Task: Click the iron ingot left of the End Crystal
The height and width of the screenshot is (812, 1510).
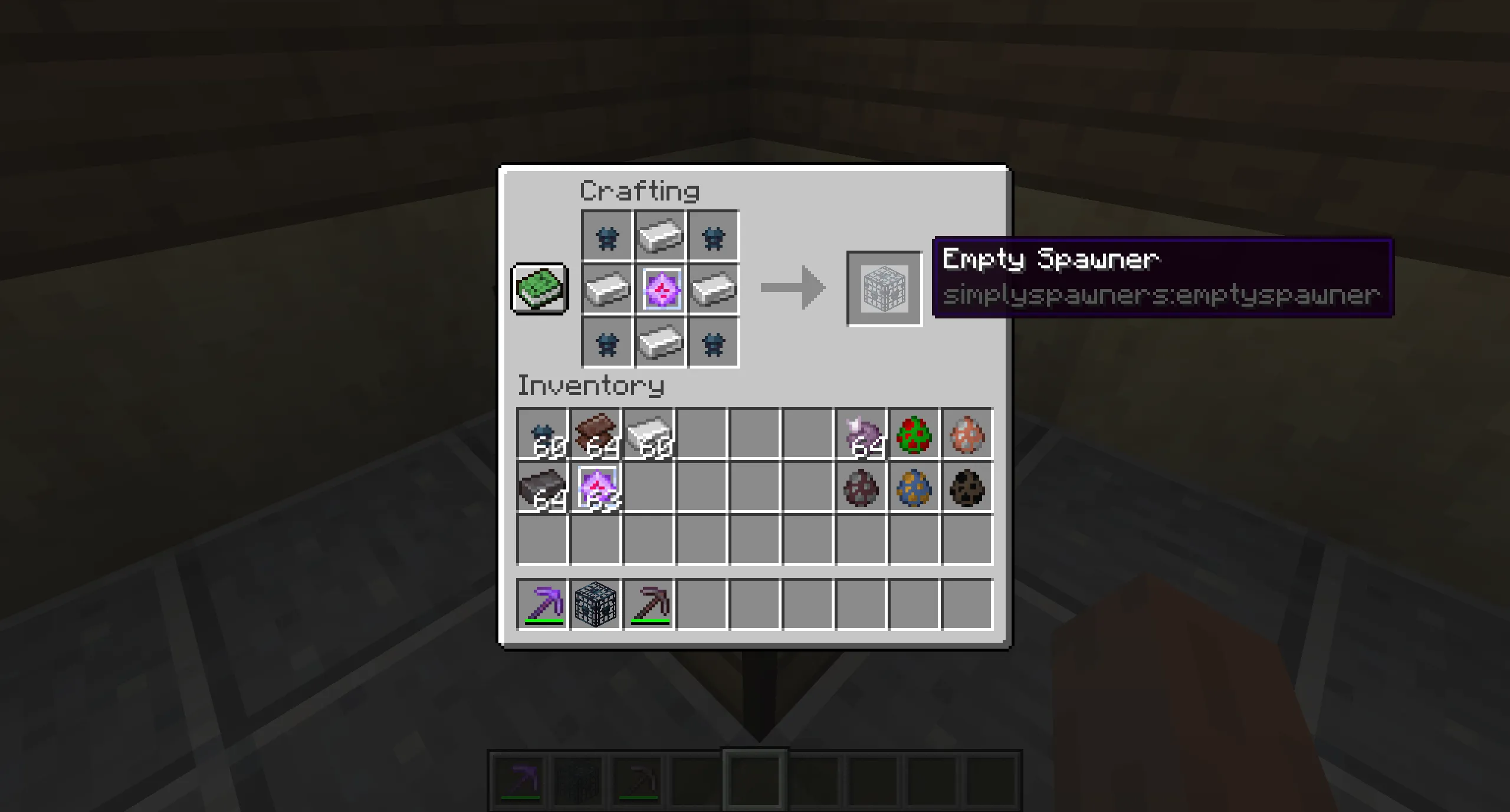Action: [x=608, y=289]
